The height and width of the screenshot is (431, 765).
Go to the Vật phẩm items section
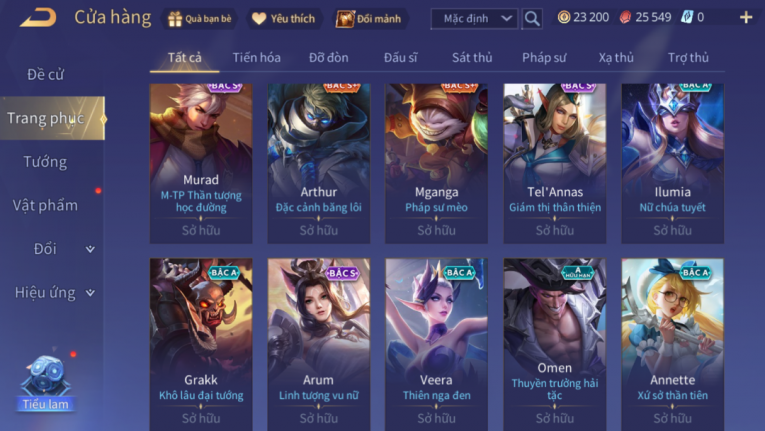point(46,205)
